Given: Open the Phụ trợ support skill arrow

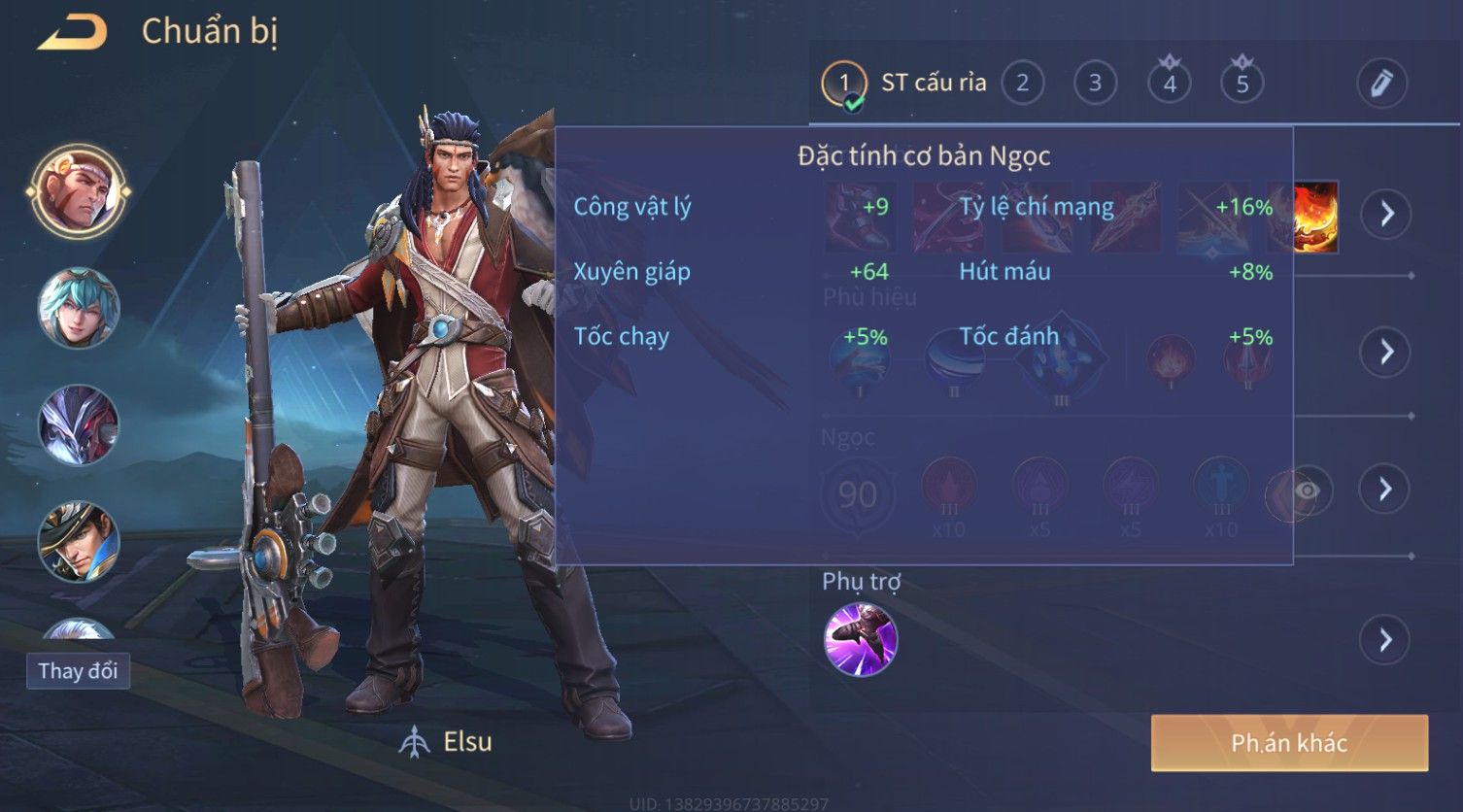Looking at the screenshot, I should [1386, 640].
